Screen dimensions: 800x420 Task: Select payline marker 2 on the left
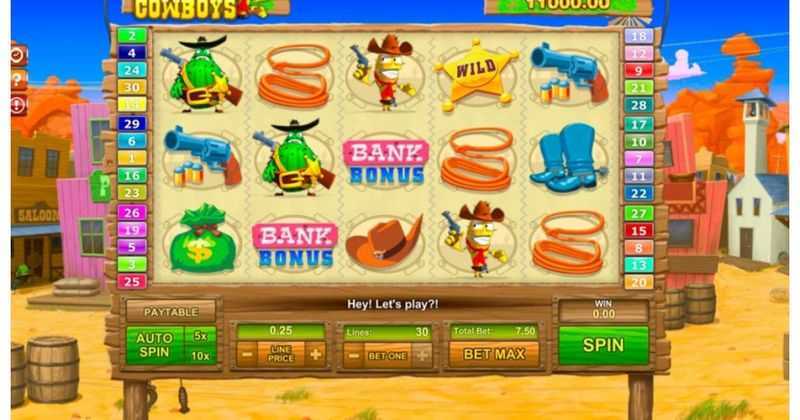click(x=131, y=36)
